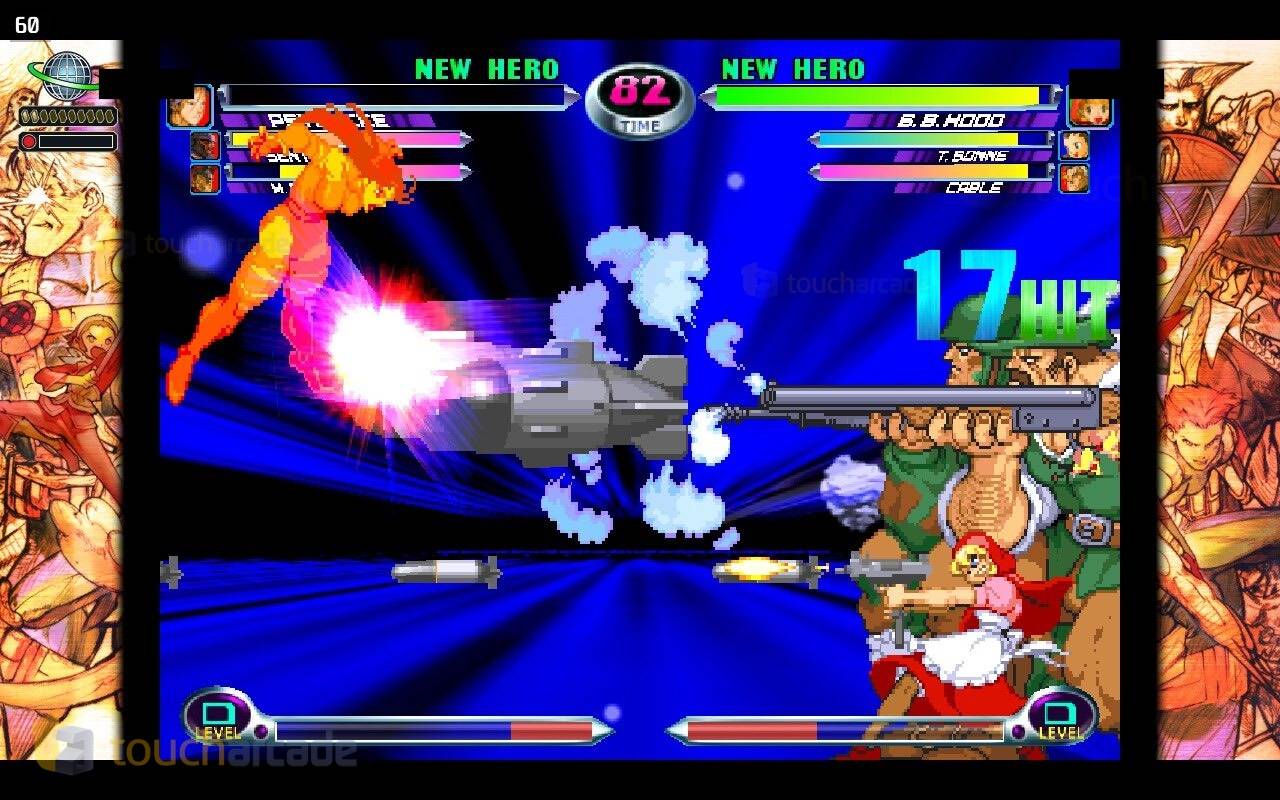The image size is (1280, 800).
Task: Open the globe network overlay icon
Action: 66,76
